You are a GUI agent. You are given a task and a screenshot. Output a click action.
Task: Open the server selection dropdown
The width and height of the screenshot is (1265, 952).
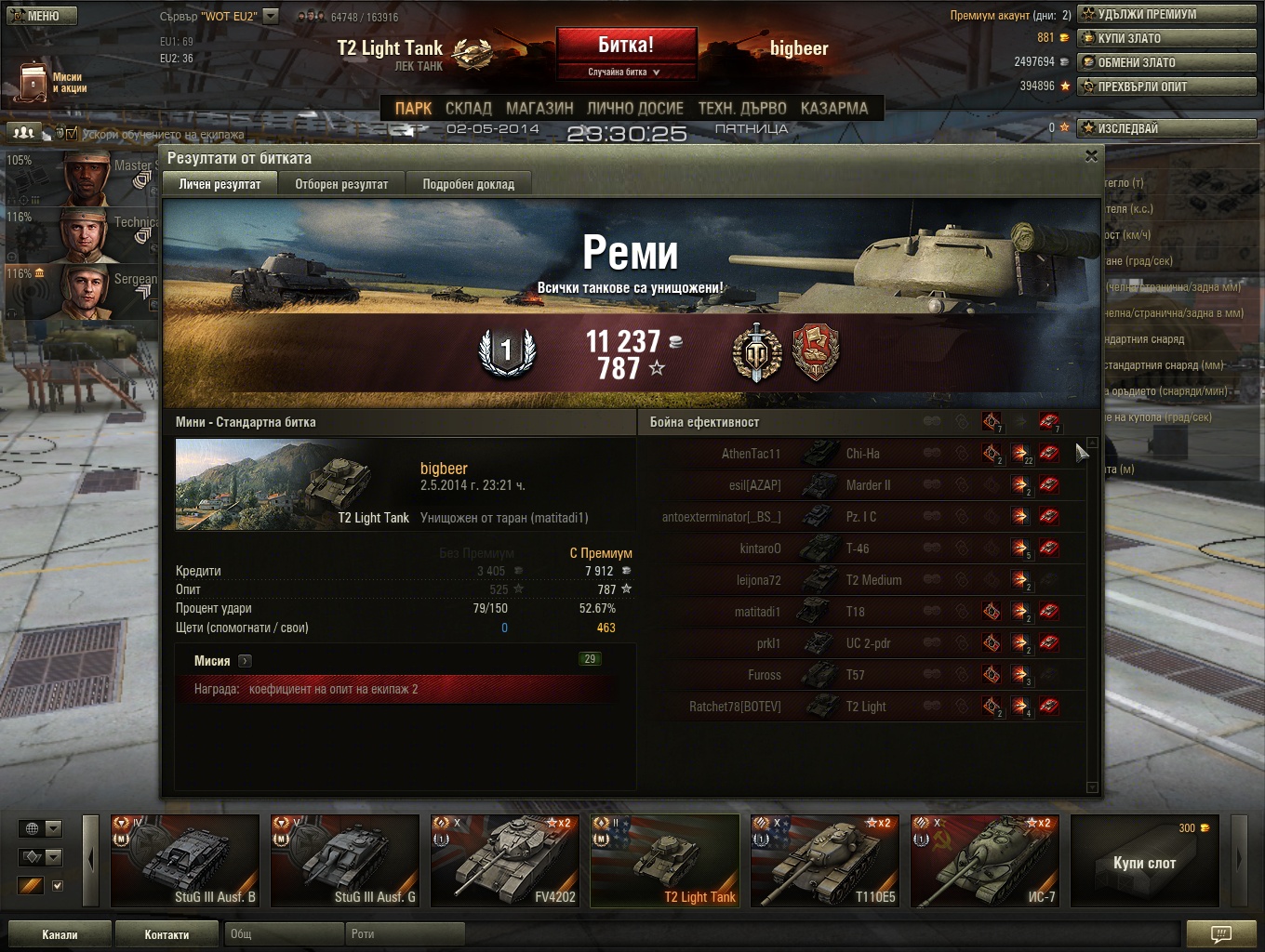tap(271, 16)
